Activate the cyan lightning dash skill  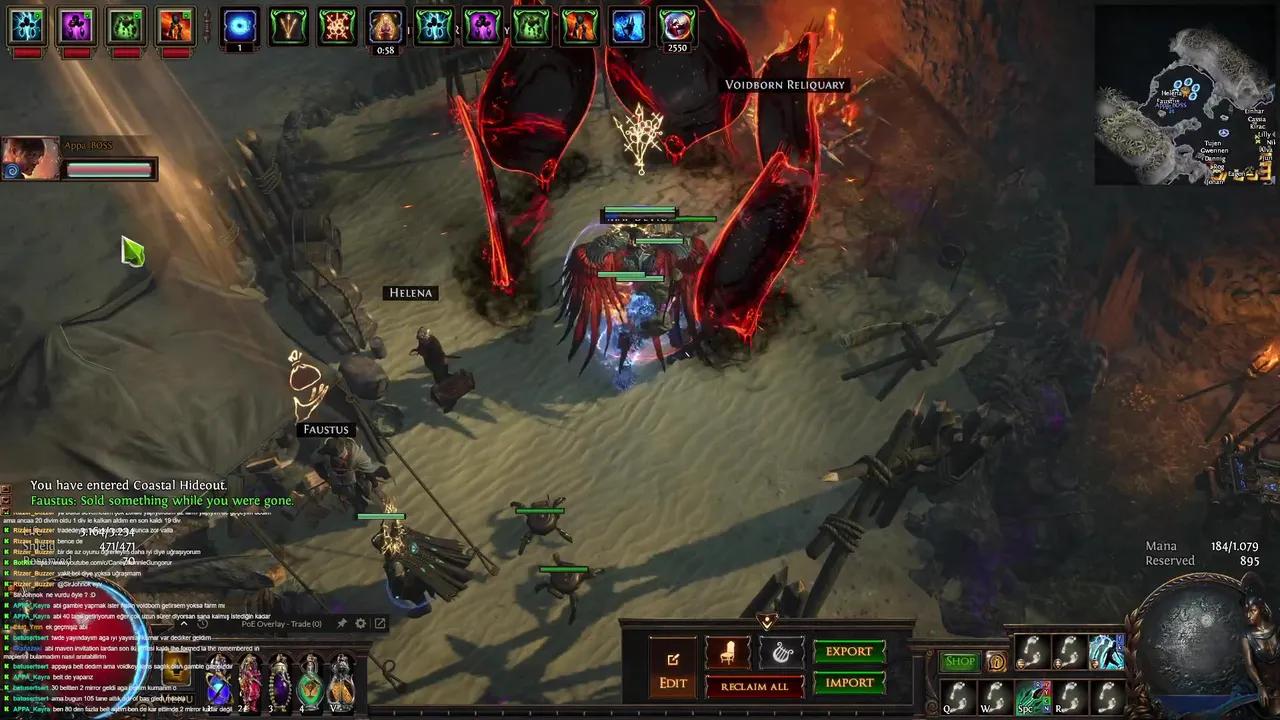point(1106,652)
